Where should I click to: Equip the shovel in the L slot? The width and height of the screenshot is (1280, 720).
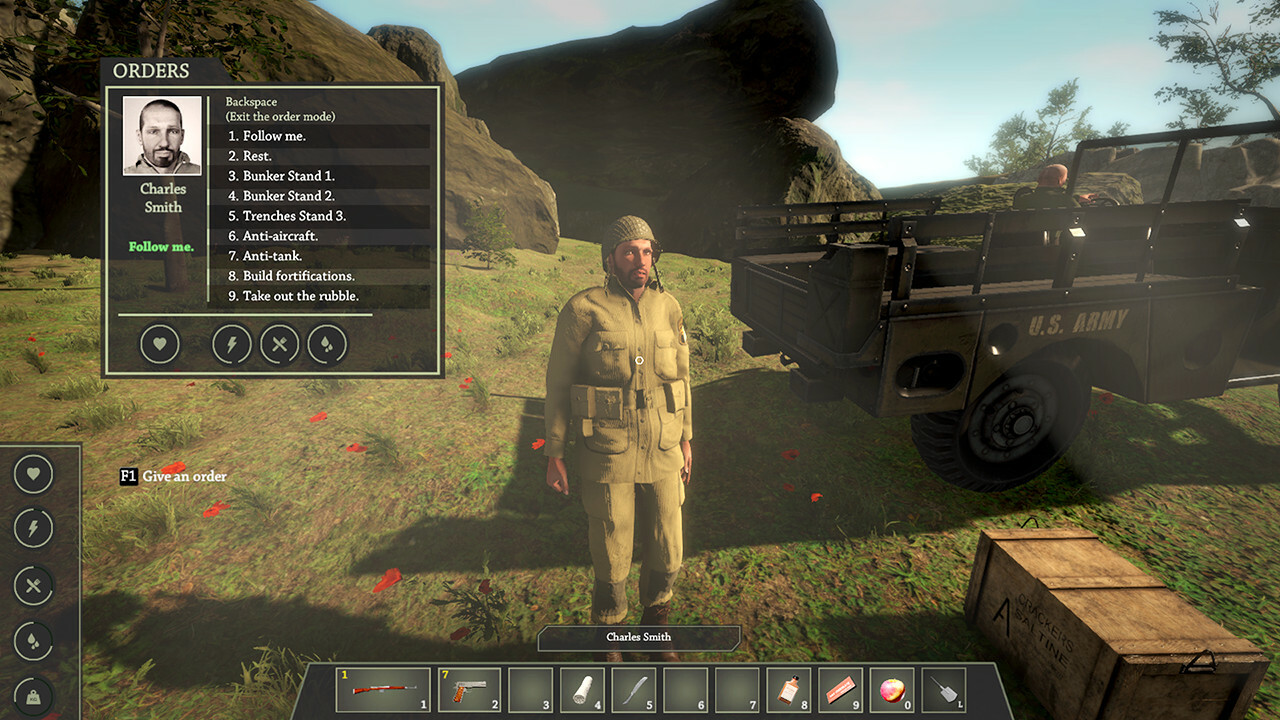(944, 690)
